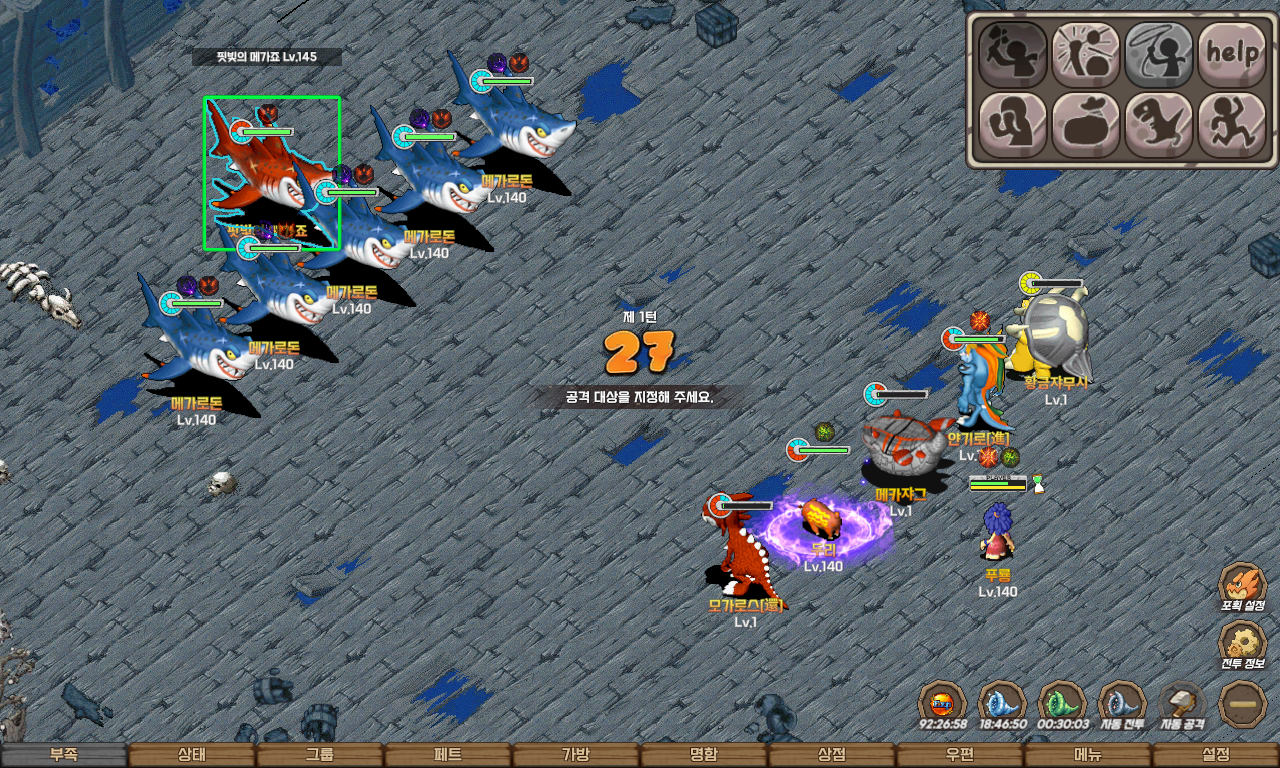Open the 상태 status tab
The width and height of the screenshot is (1280, 768).
[x=192, y=755]
